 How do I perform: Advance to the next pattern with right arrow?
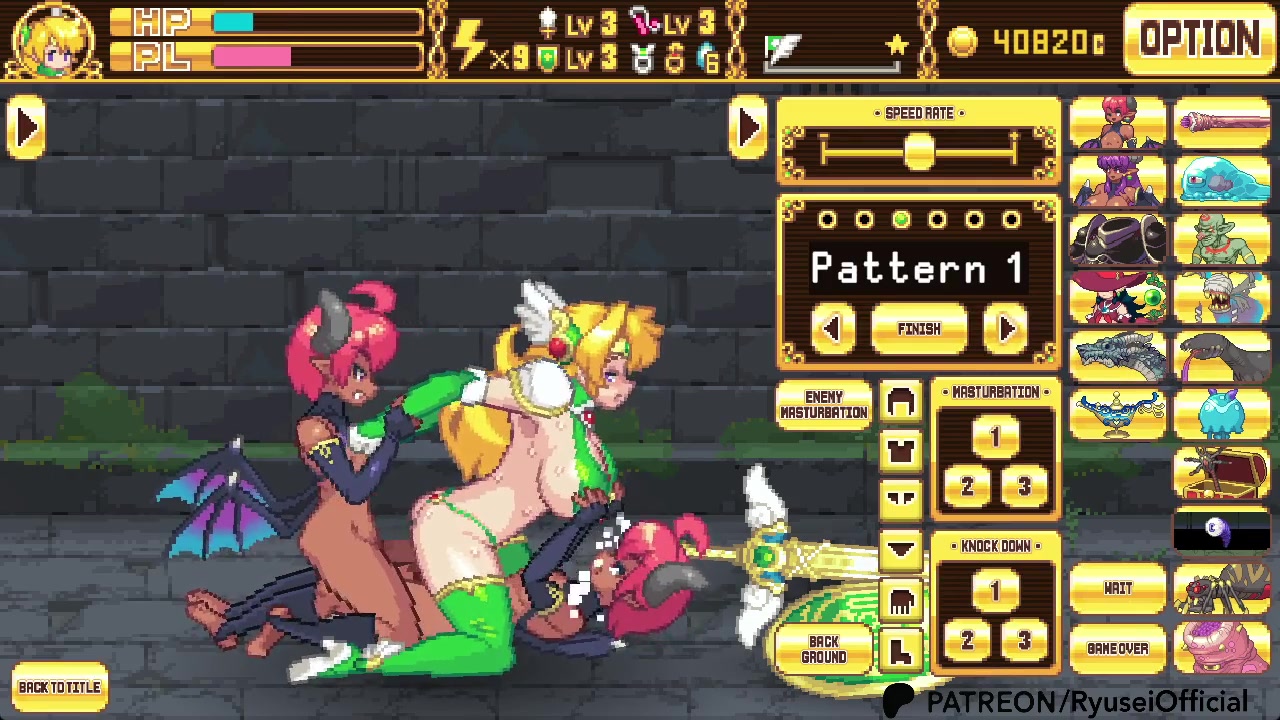click(1006, 329)
